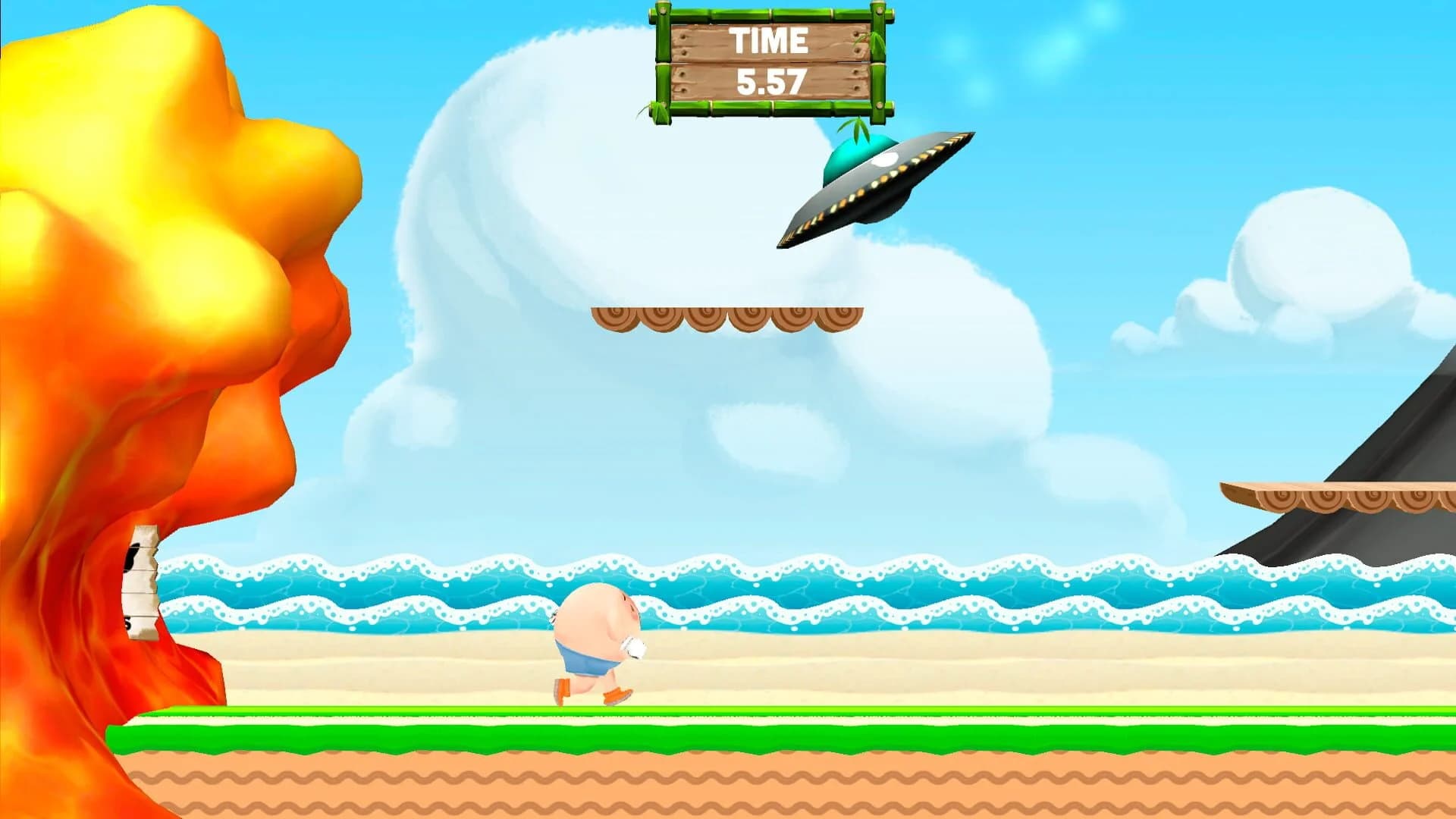Click the white dome light on the UFO
1456x819 pixels.
(885, 159)
